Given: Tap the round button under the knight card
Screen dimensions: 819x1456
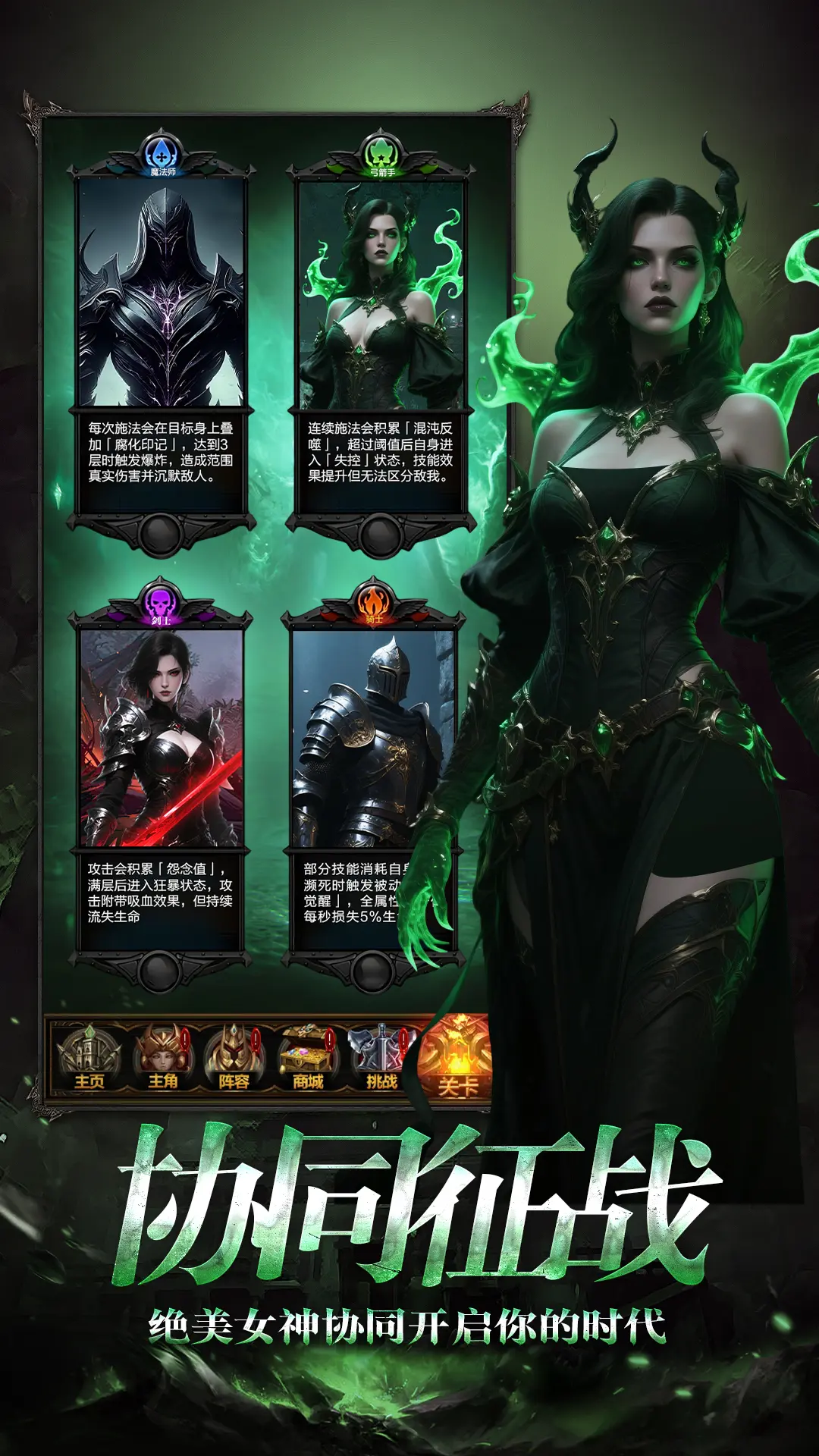Looking at the screenshot, I should click(372, 971).
